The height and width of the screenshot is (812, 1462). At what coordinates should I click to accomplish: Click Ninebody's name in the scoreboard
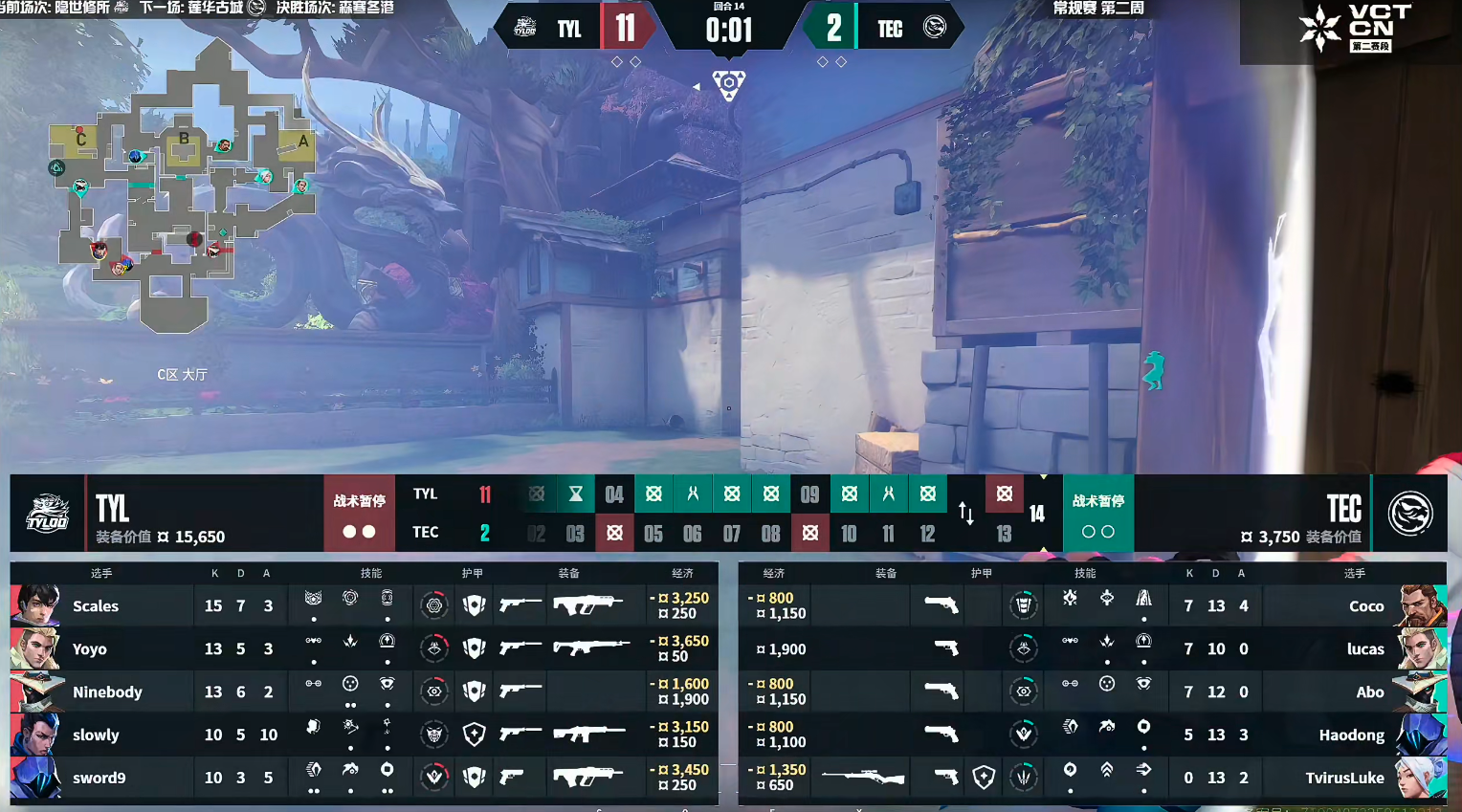[x=107, y=691]
